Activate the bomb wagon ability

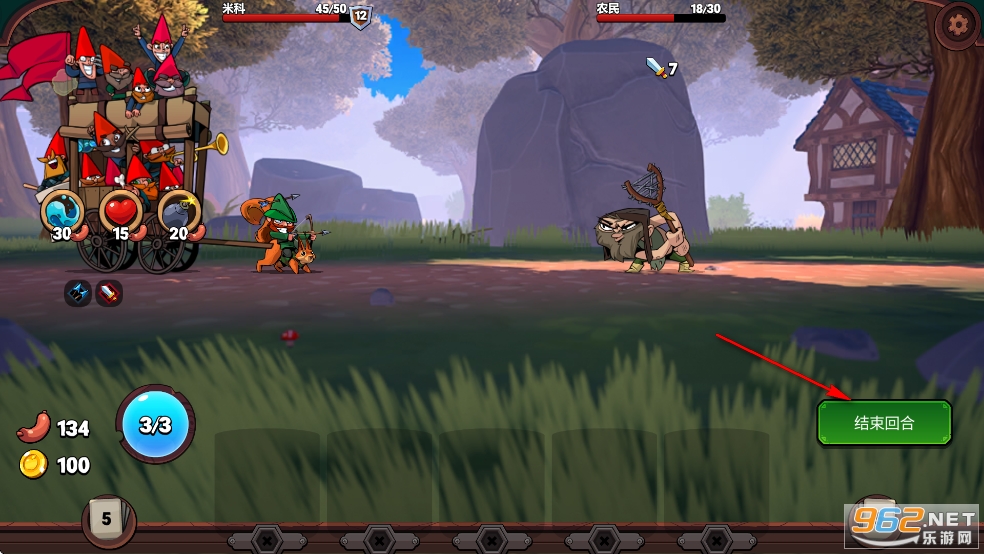tap(180, 211)
